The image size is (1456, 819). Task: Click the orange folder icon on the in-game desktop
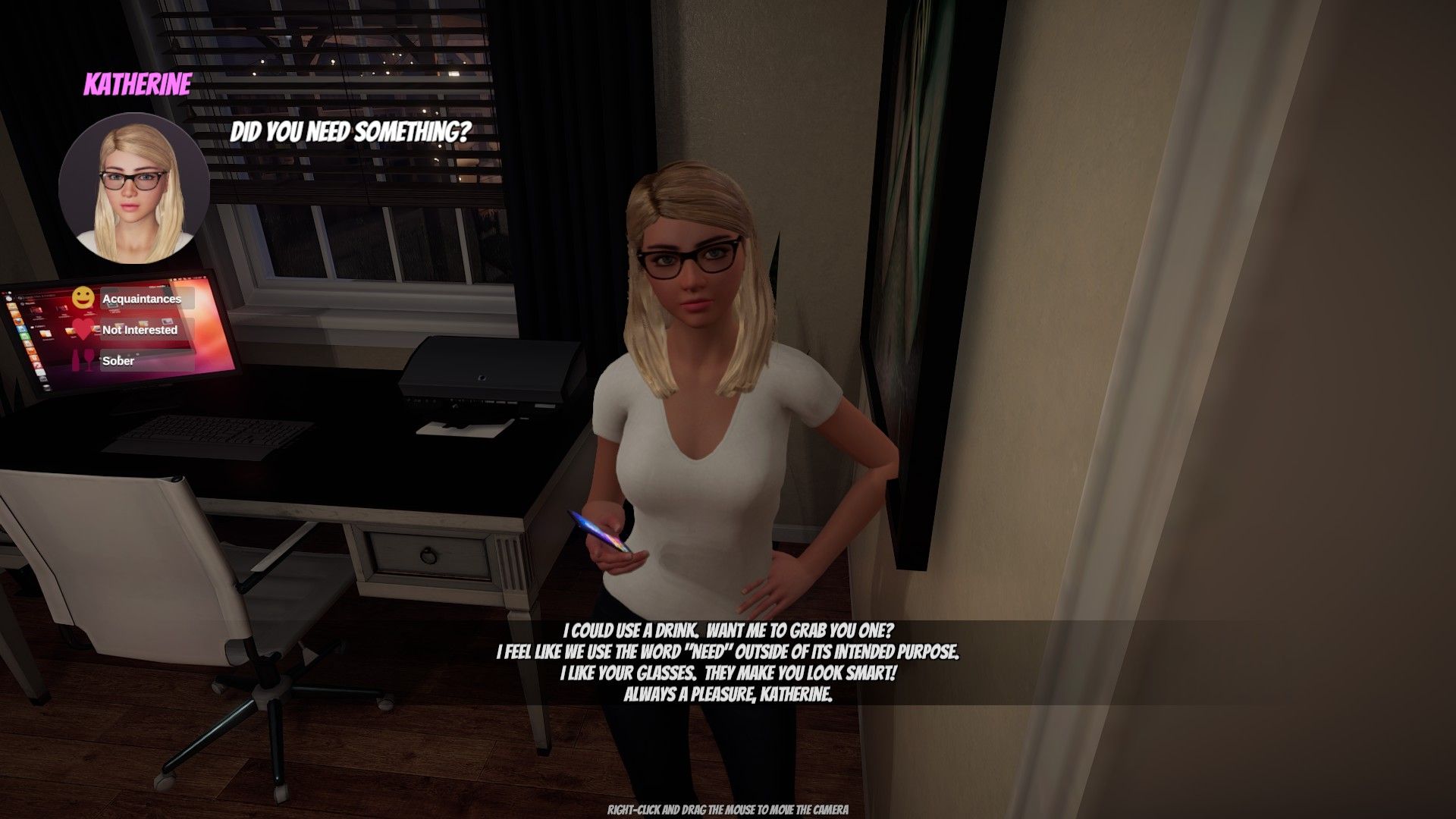click(47, 334)
